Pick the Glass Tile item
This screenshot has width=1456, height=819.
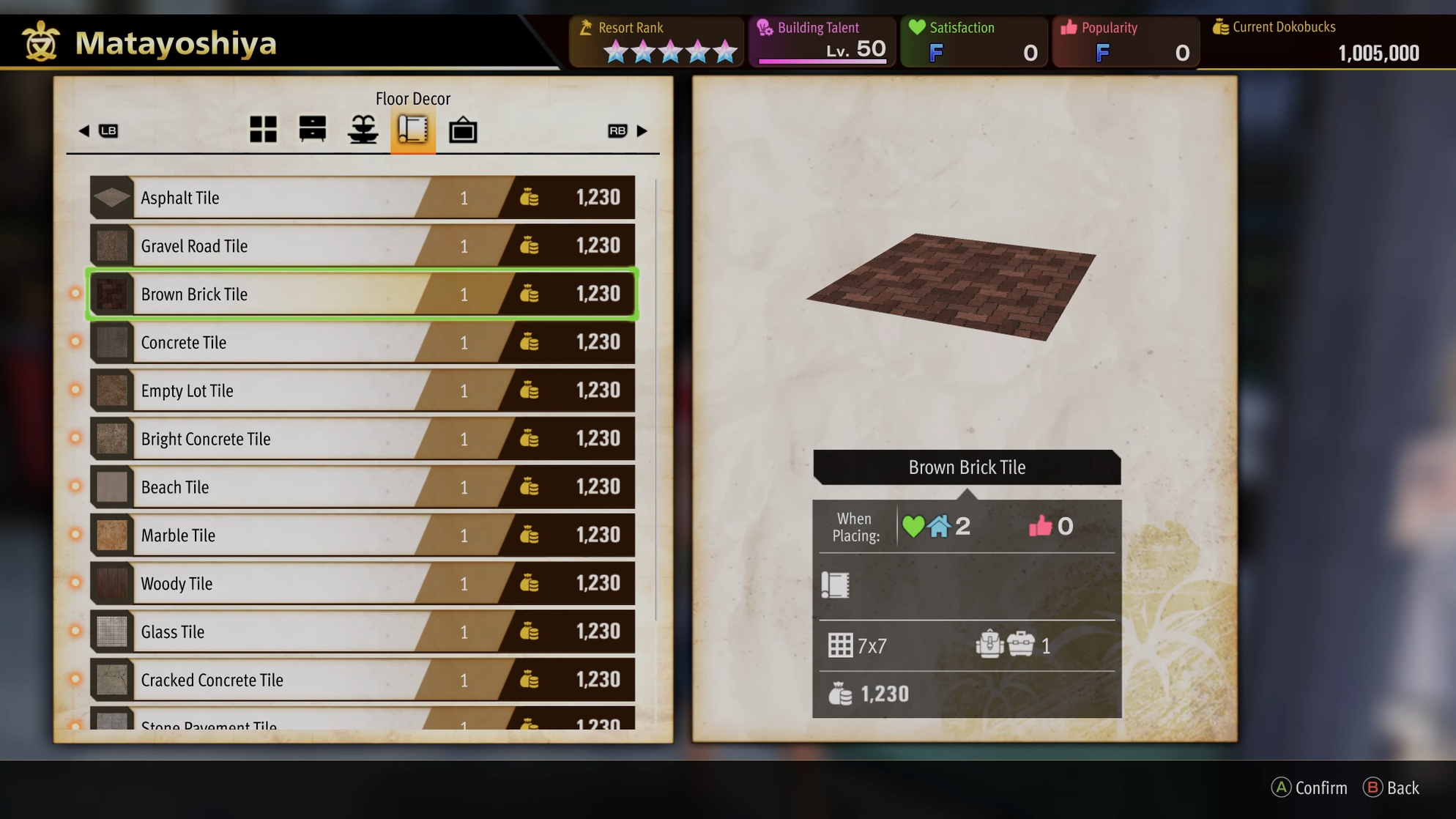362,632
